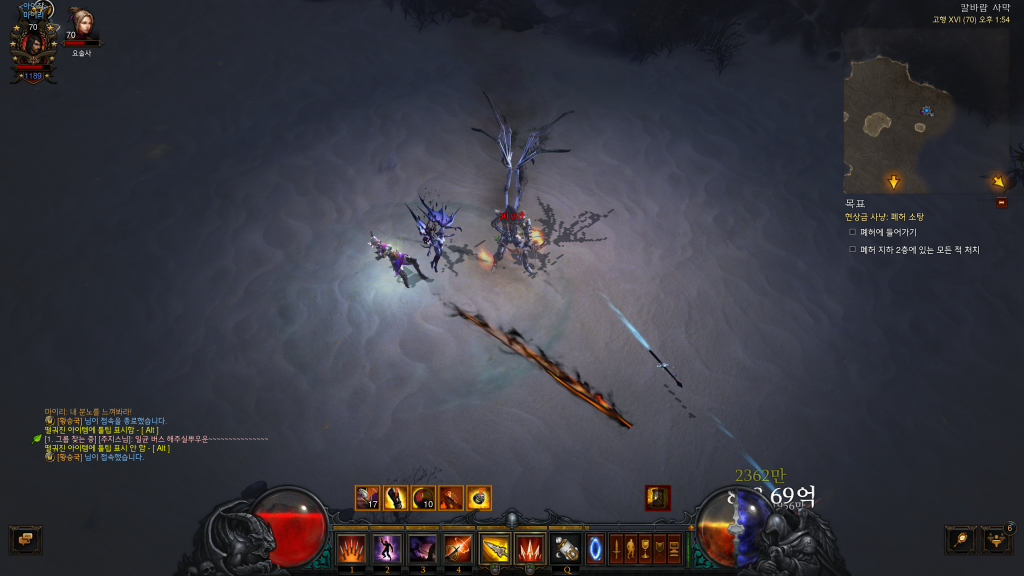Activate the skill in hotbar slot 1
The width and height of the screenshot is (1024, 576).
(351, 548)
